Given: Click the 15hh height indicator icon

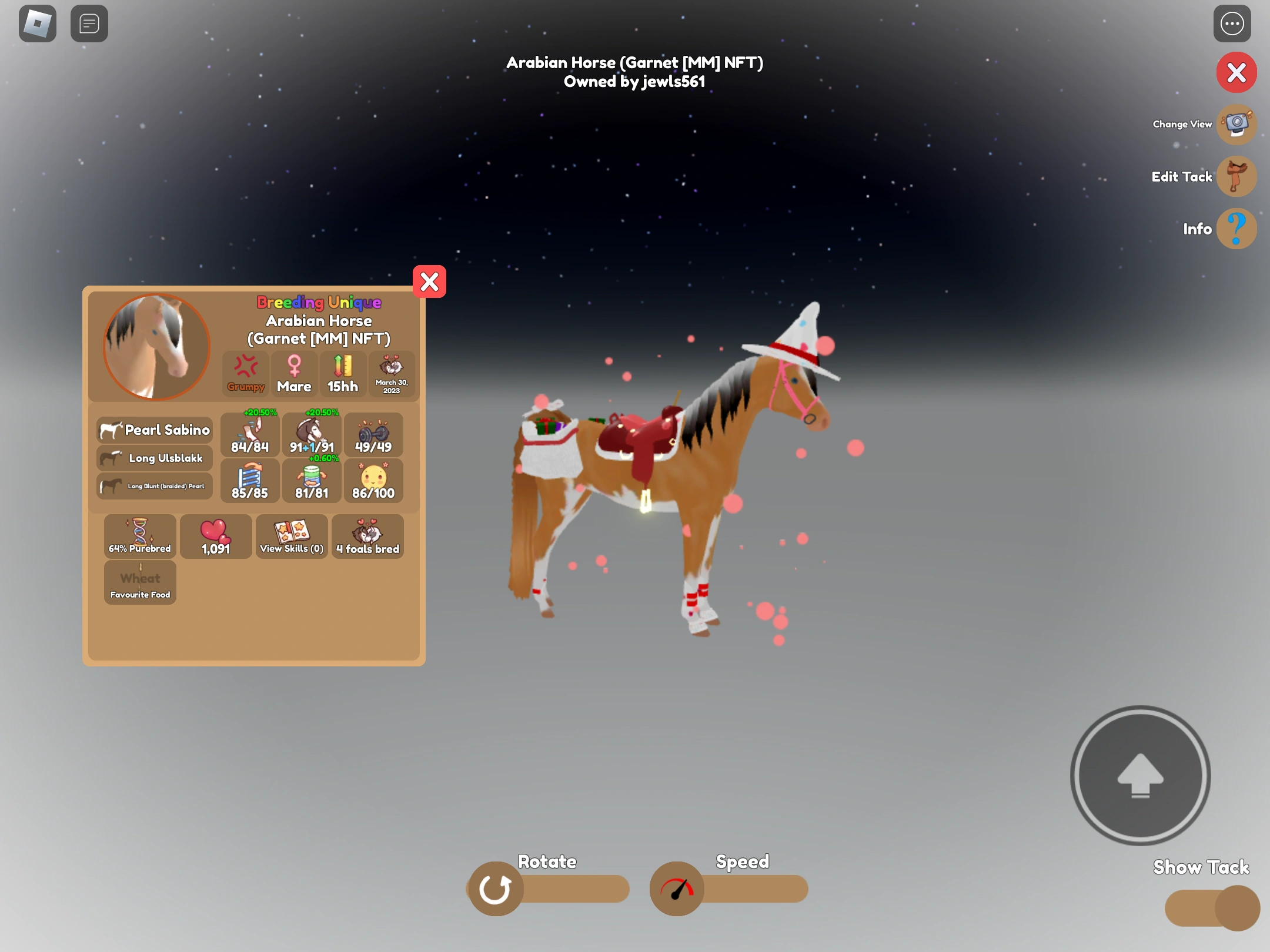Looking at the screenshot, I should pyautogui.click(x=342, y=374).
